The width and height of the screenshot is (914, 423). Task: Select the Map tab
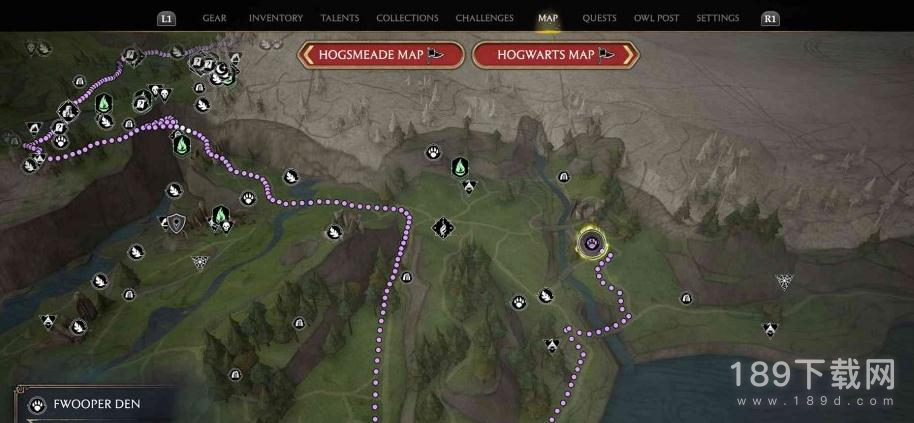(548, 18)
